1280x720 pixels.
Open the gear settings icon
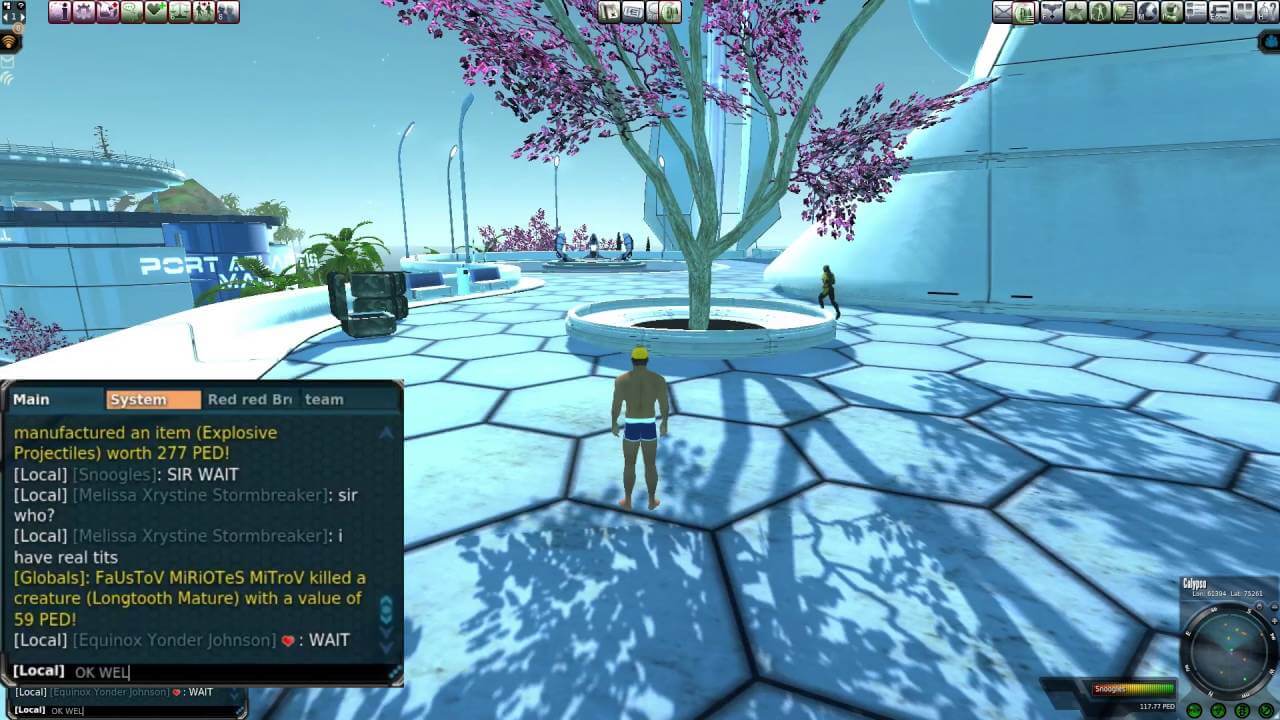84,12
